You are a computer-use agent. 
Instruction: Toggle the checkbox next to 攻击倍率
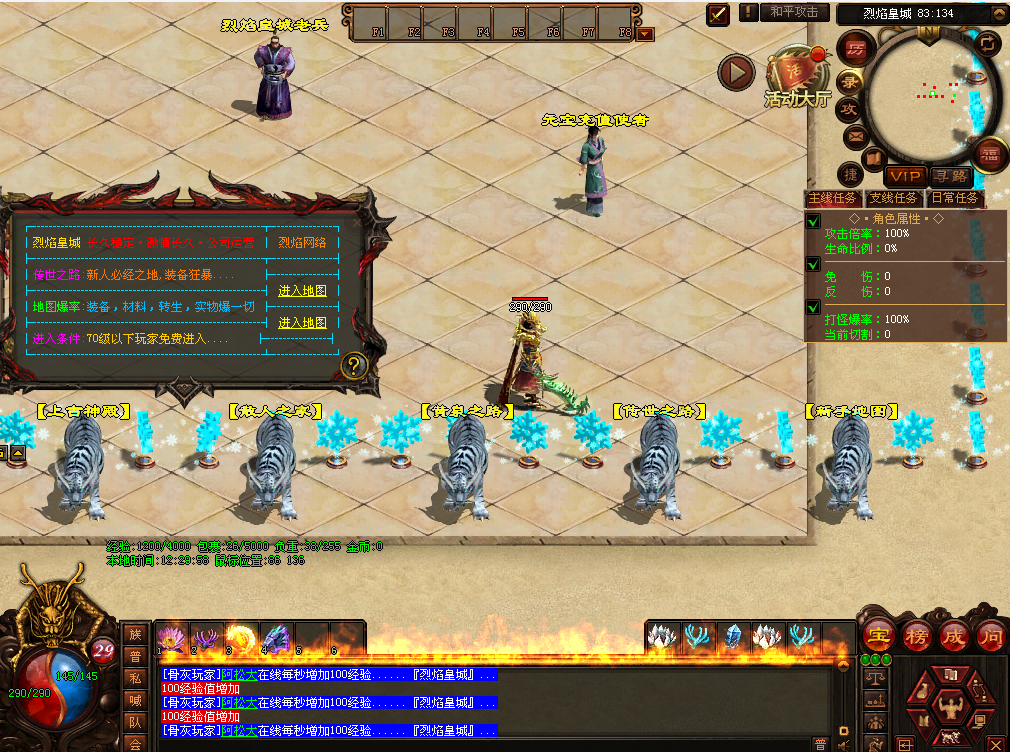pos(814,221)
